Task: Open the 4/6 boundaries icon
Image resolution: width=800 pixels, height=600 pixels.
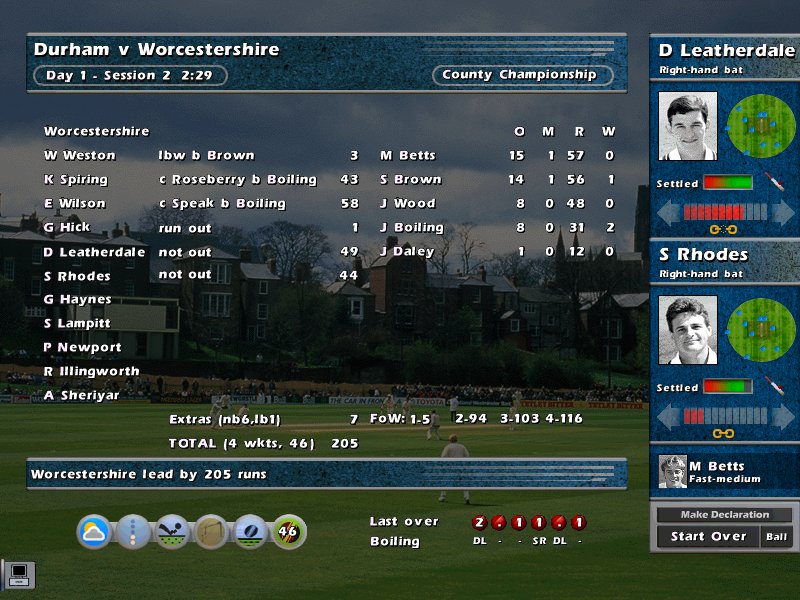Action: pos(288,532)
